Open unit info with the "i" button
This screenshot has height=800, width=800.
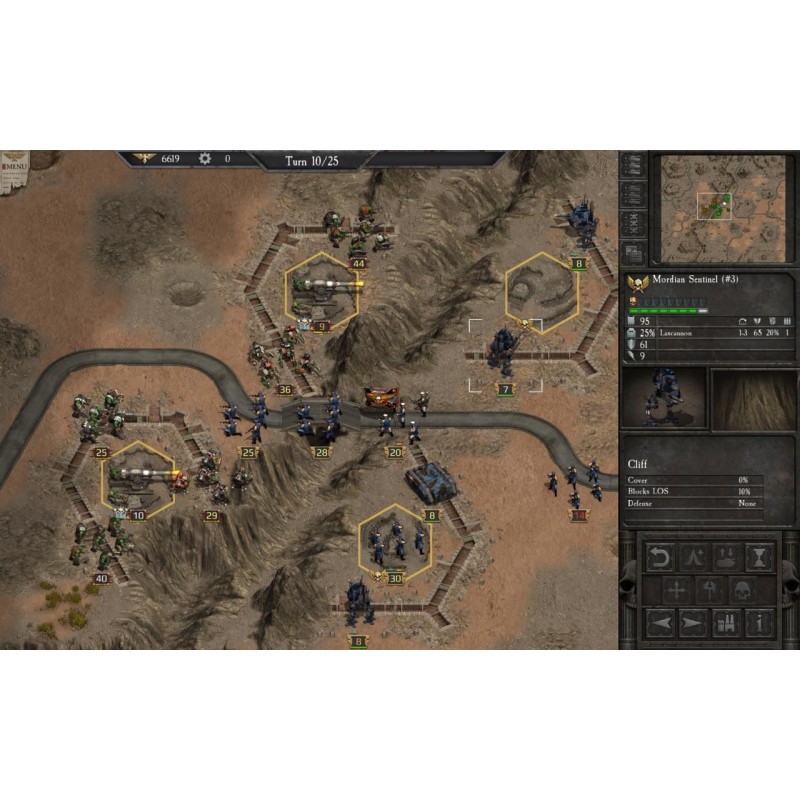coord(760,623)
